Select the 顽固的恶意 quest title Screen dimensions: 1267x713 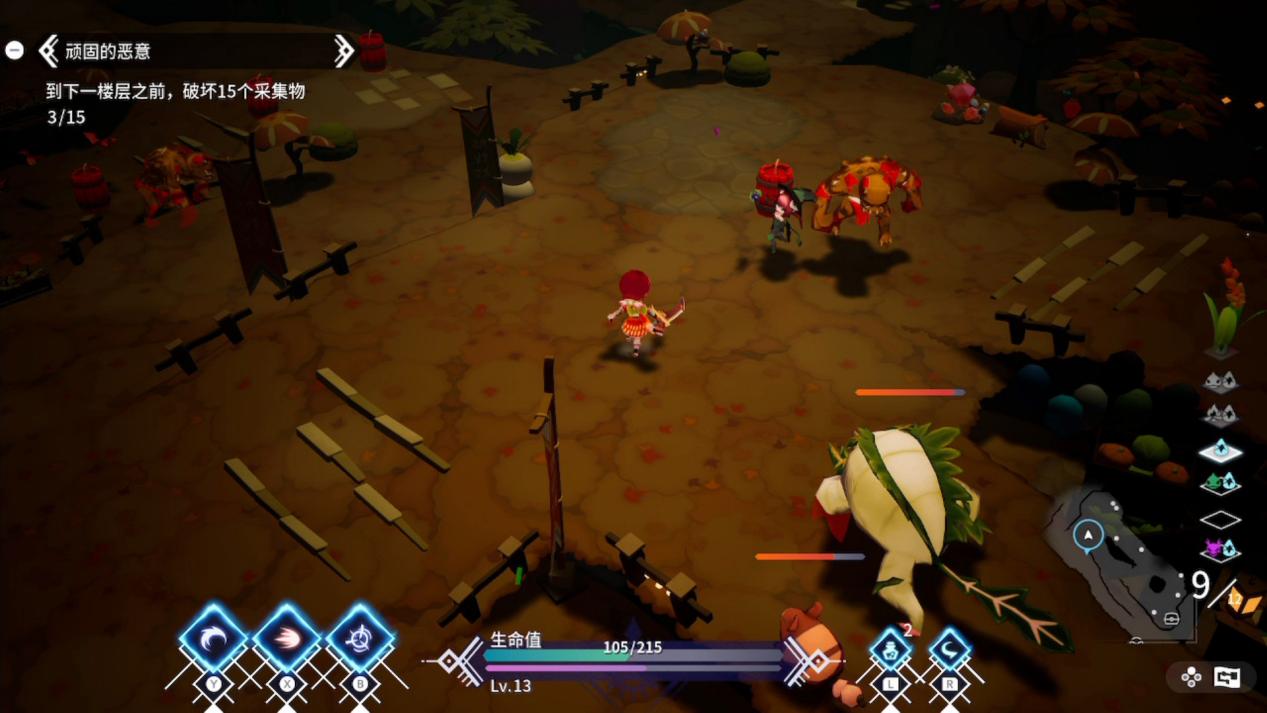(x=108, y=50)
